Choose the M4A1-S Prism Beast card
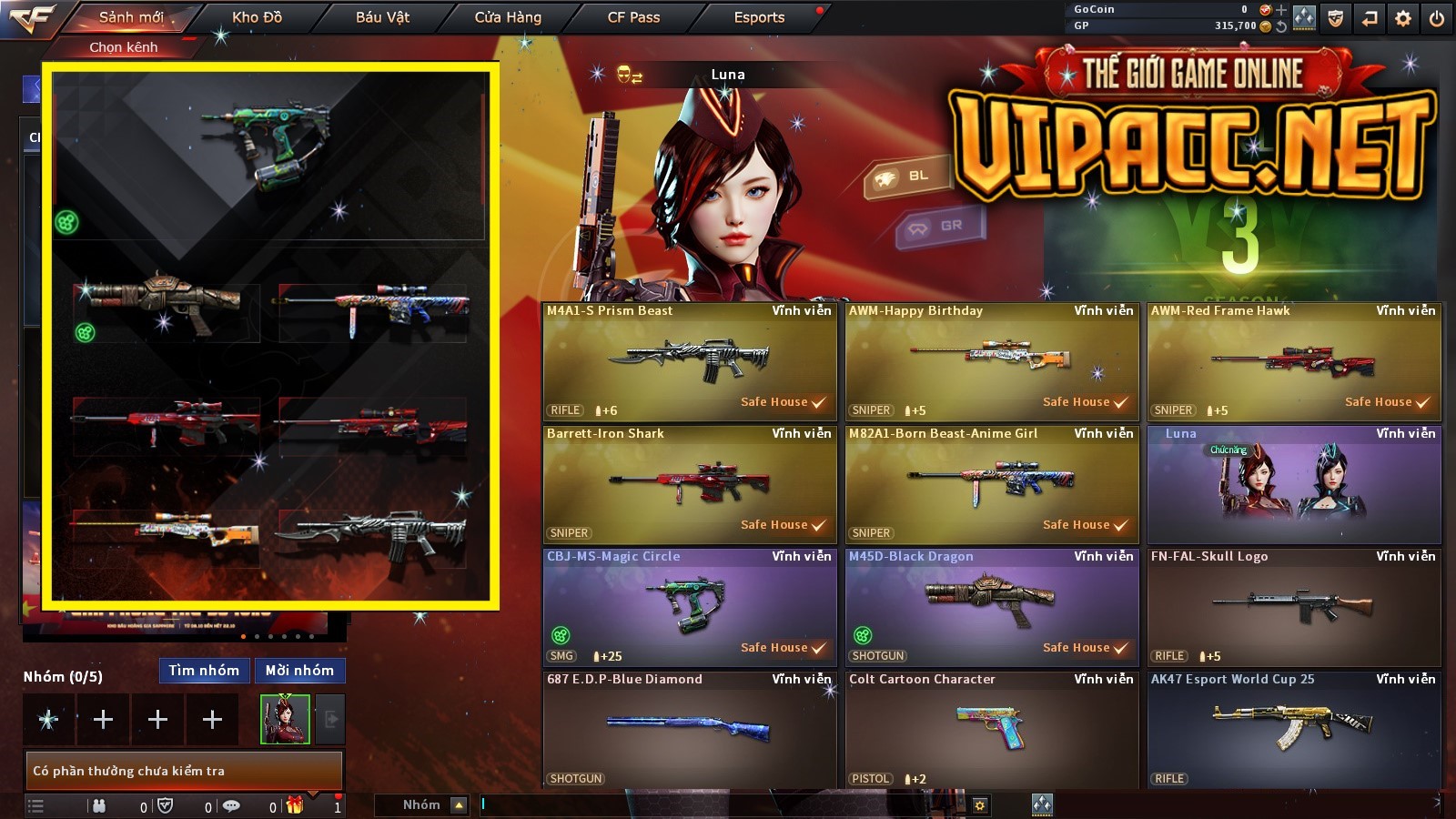The image size is (1456, 819). tap(689, 361)
